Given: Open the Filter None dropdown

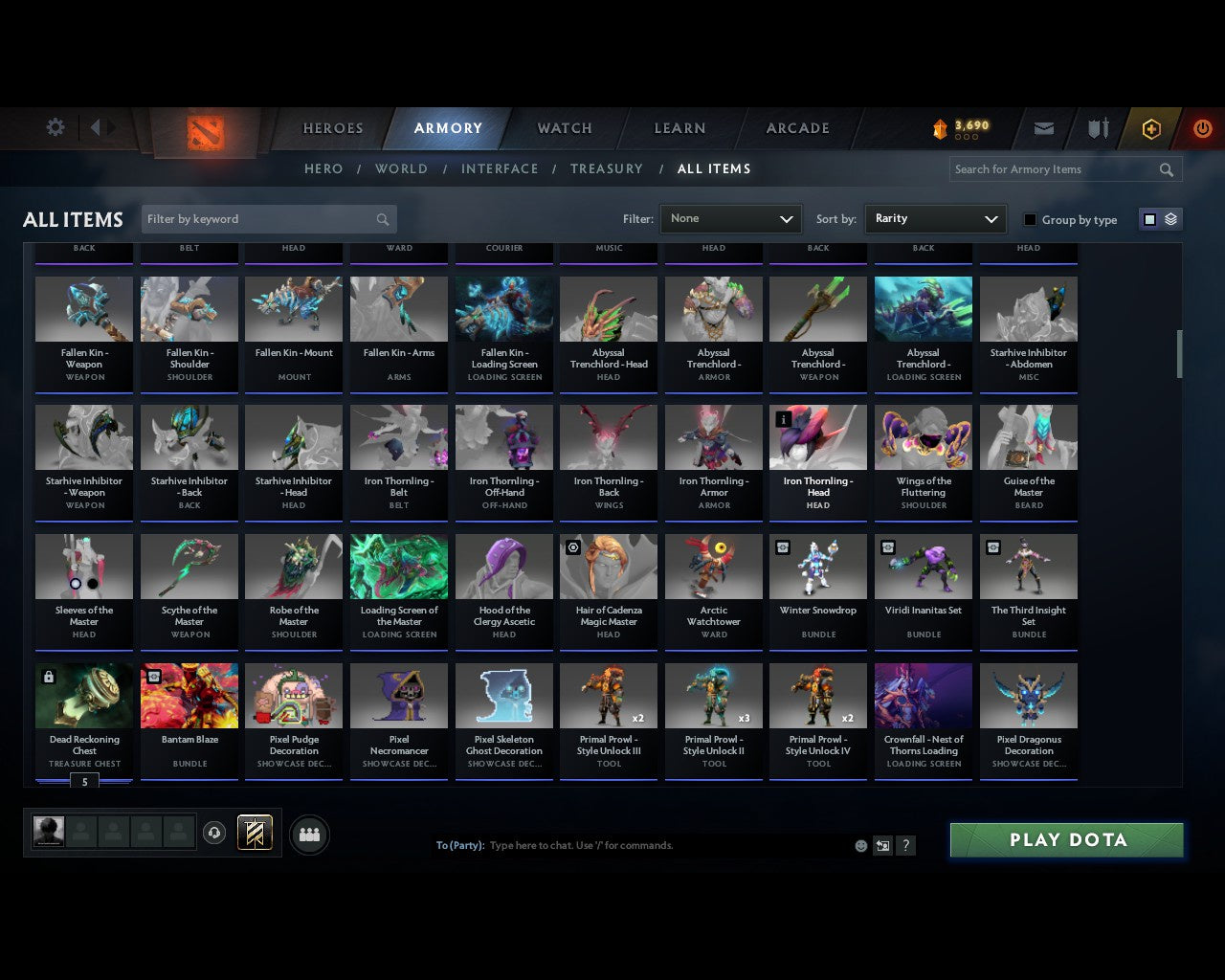Looking at the screenshot, I should tap(730, 218).
